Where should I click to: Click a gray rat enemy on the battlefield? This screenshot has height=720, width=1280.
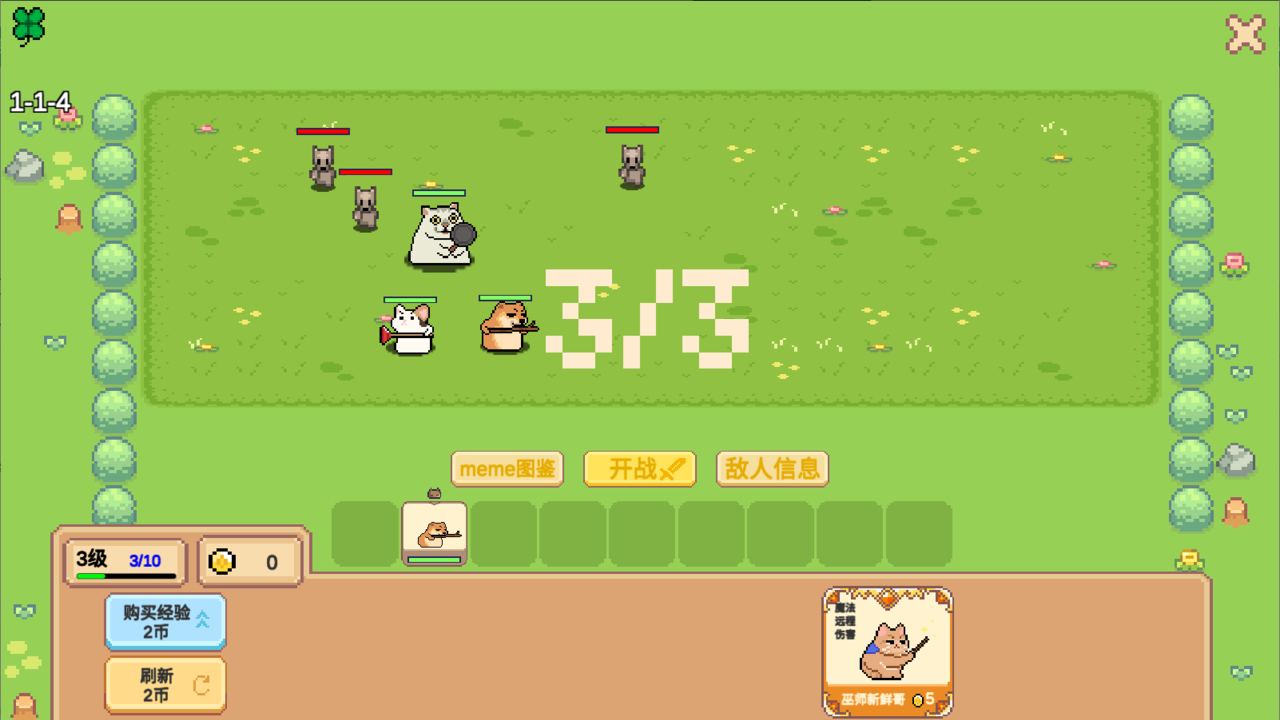[322, 165]
